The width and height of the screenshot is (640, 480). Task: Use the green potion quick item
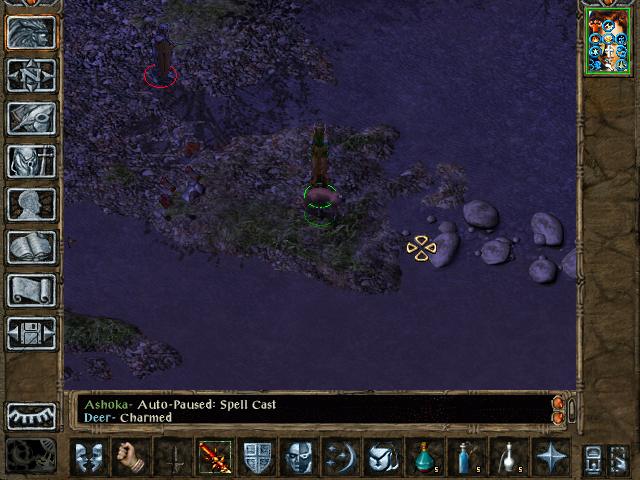[424, 457]
